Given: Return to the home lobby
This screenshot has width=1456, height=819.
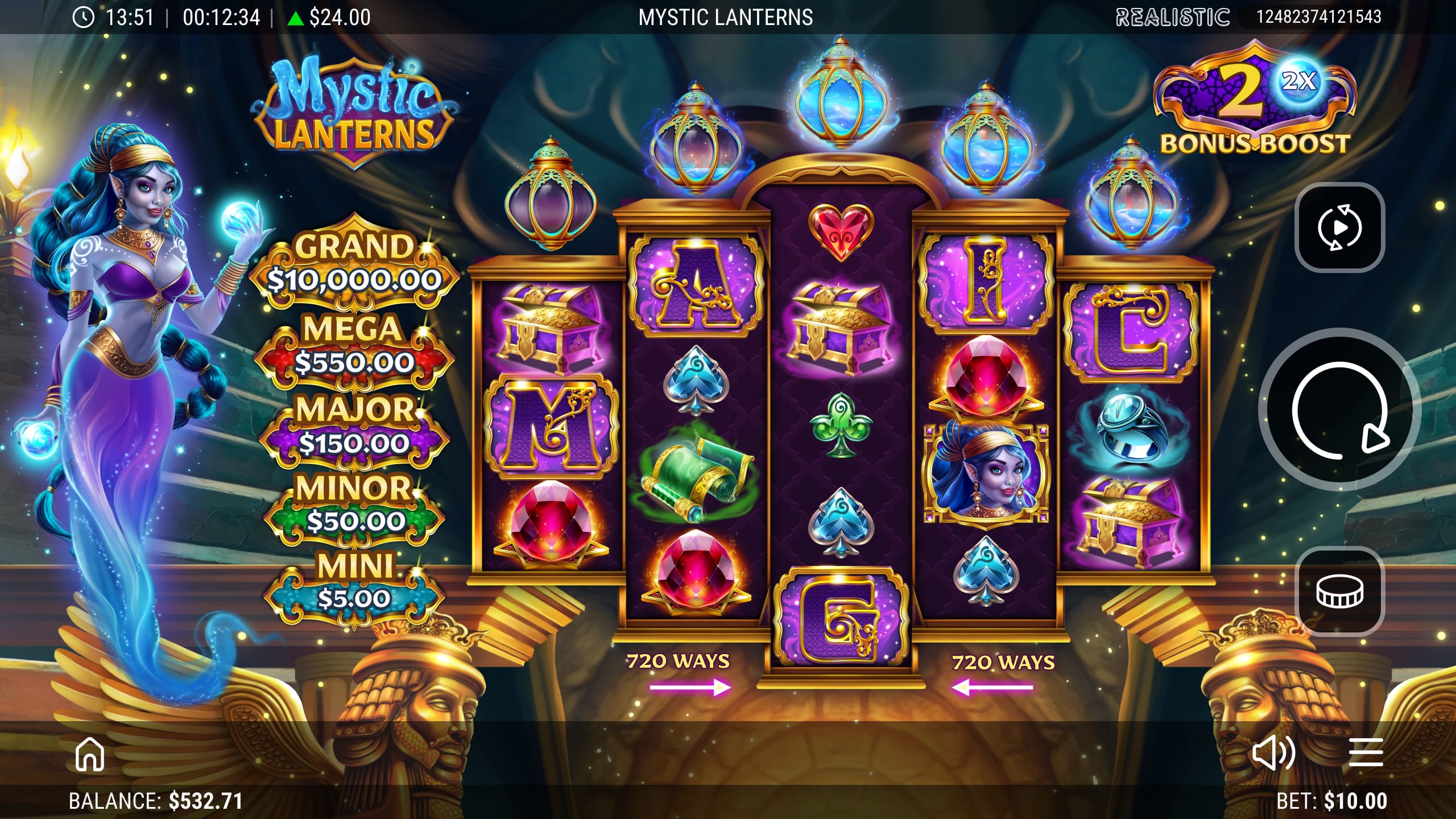Looking at the screenshot, I should [x=90, y=754].
